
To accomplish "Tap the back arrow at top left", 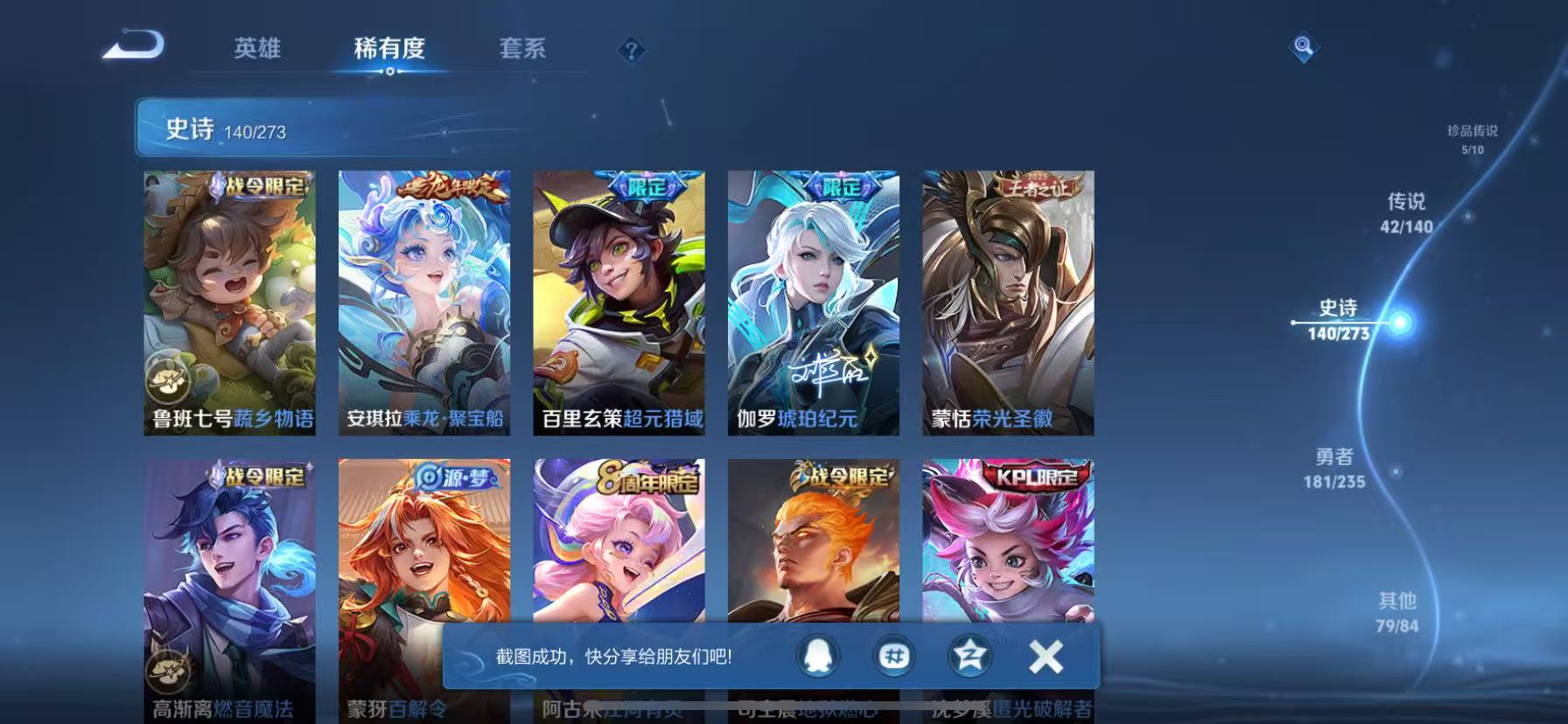I will (133, 48).
